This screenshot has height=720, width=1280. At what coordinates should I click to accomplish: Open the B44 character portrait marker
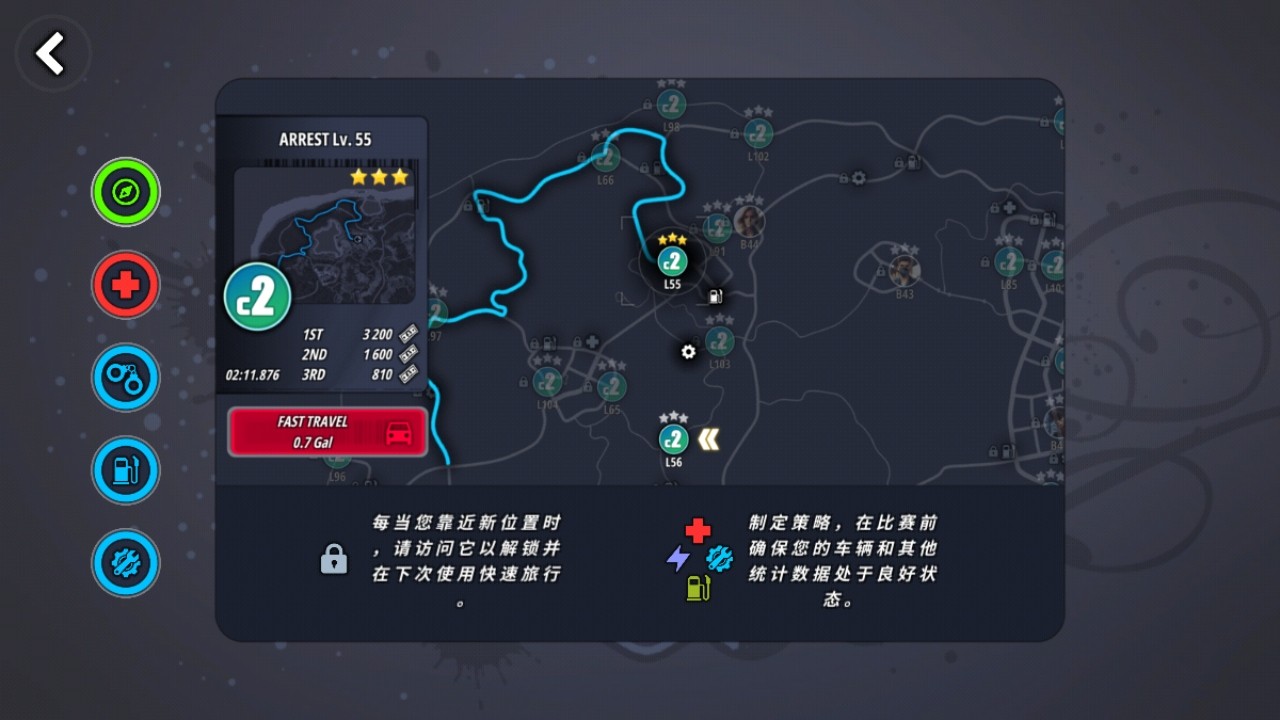point(748,221)
